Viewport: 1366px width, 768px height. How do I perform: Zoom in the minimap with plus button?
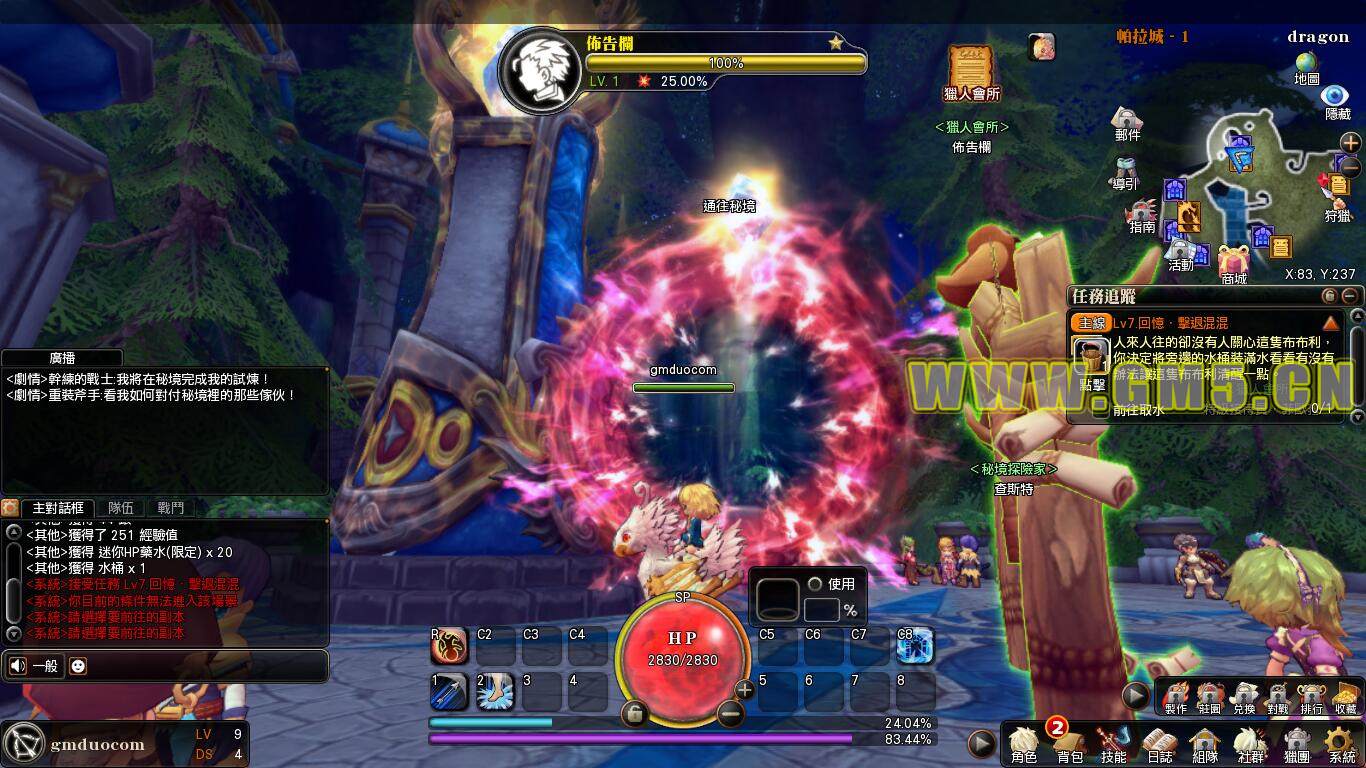click(x=1350, y=143)
